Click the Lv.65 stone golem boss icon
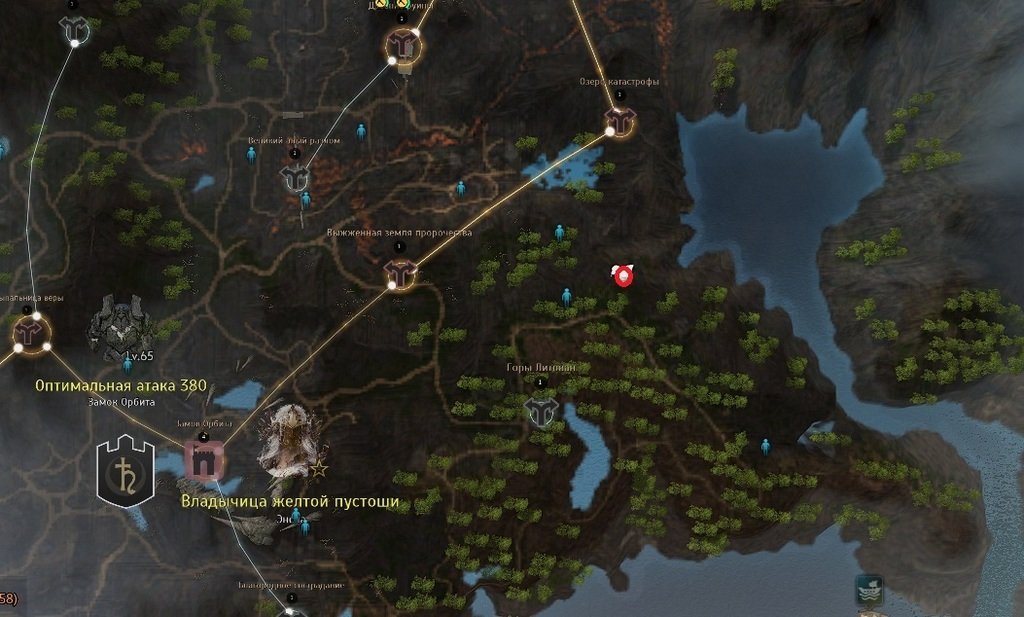The image size is (1024, 617). 120,323
